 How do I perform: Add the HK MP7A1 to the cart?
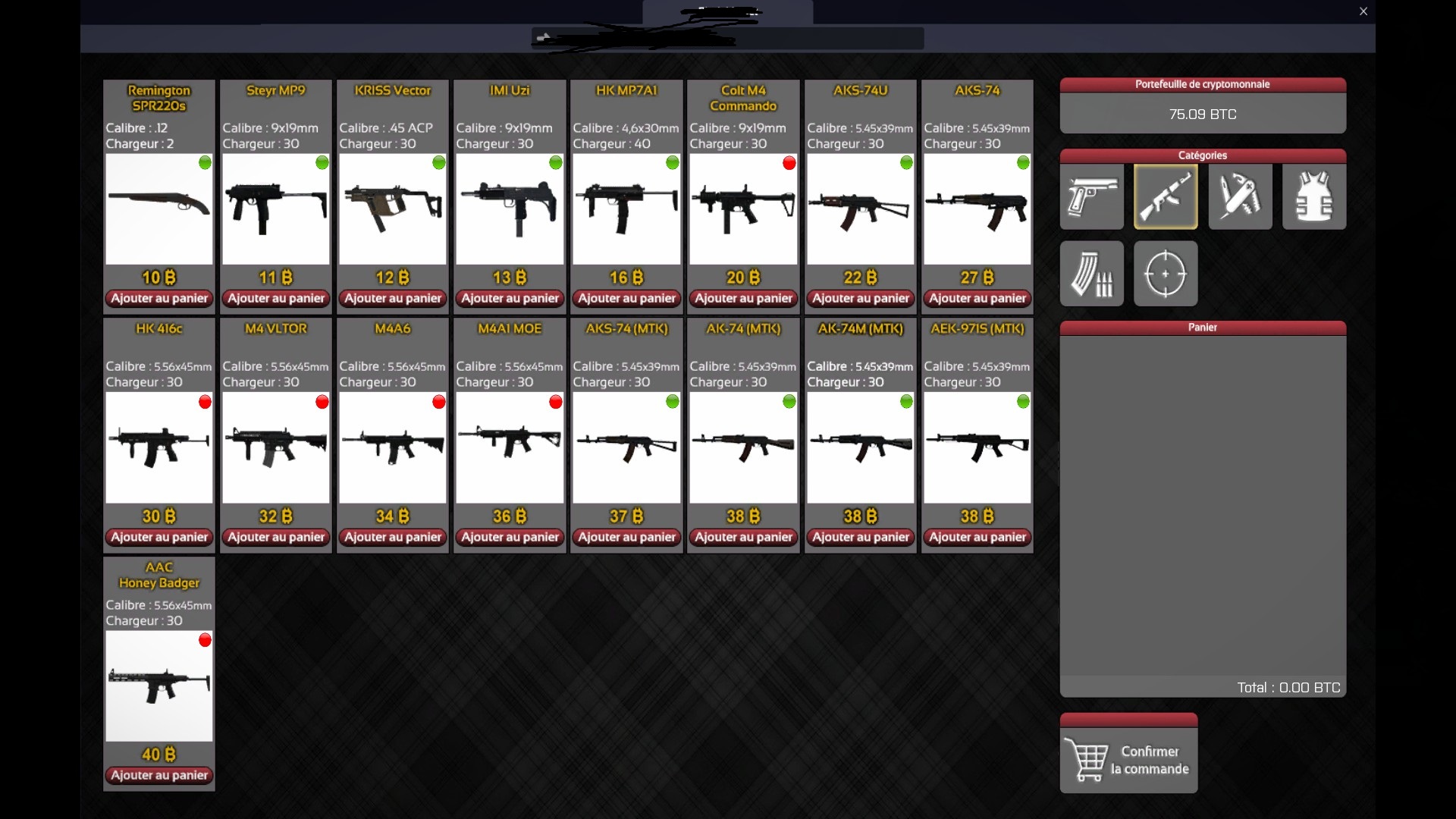pyautogui.click(x=626, y=299)
